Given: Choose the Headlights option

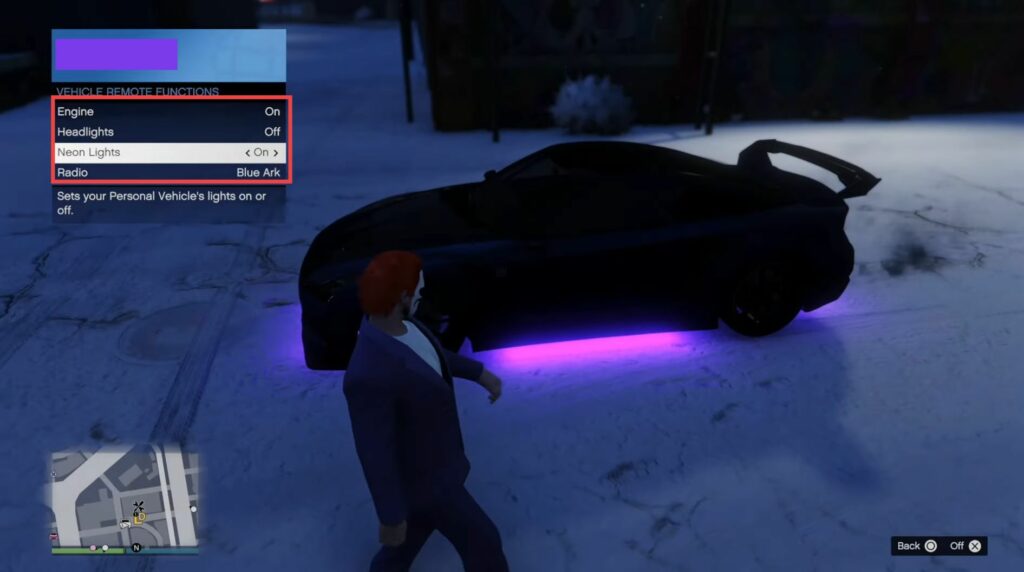Looking at the screenshot, I should [x=168, y=132].
